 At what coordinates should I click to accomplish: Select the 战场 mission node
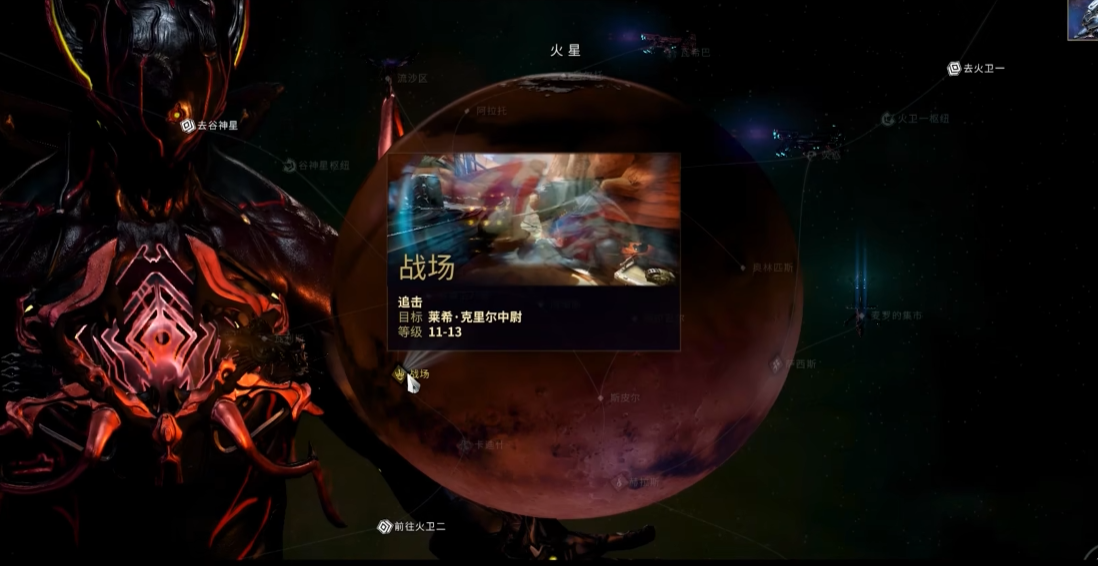[x=401, y=374]
